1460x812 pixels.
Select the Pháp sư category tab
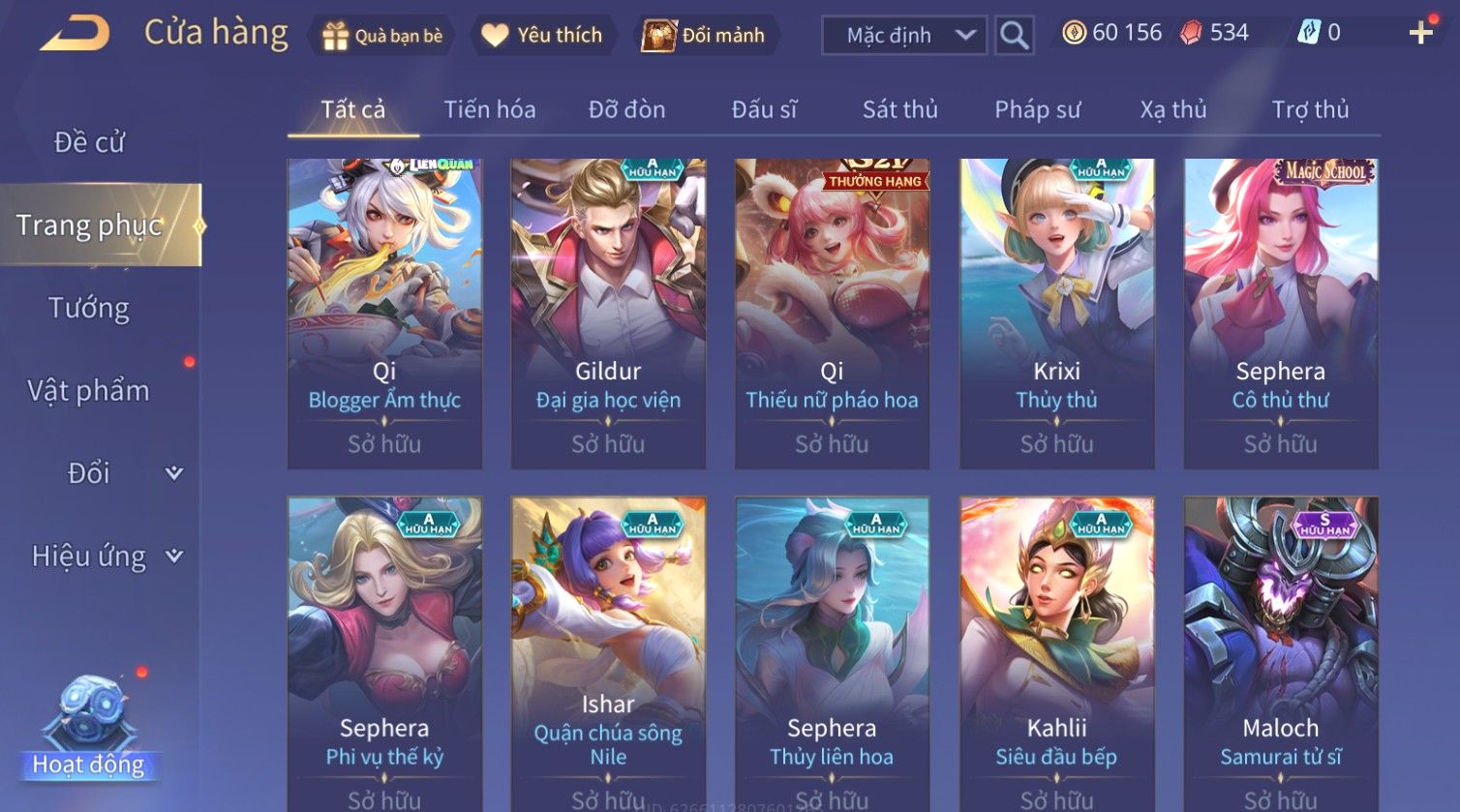click(1037, 109)
